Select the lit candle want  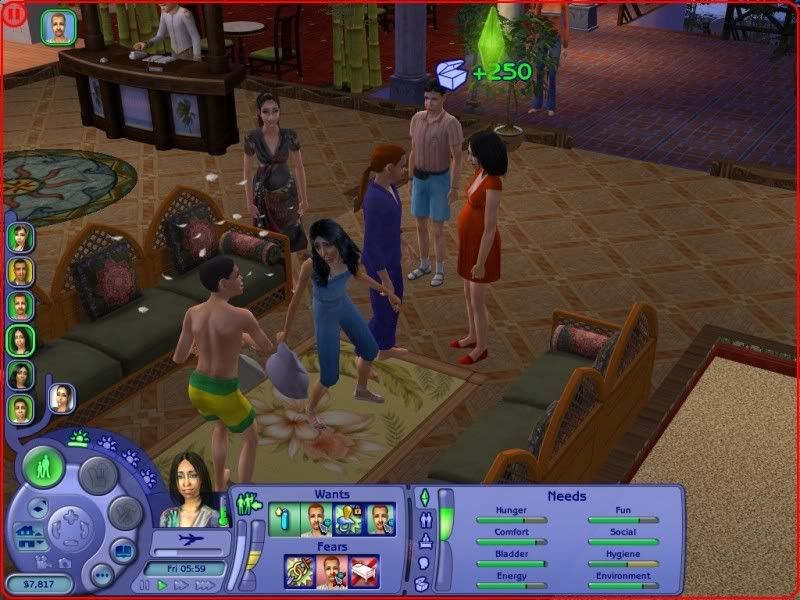pyautogui.click(x=285, y=519)
